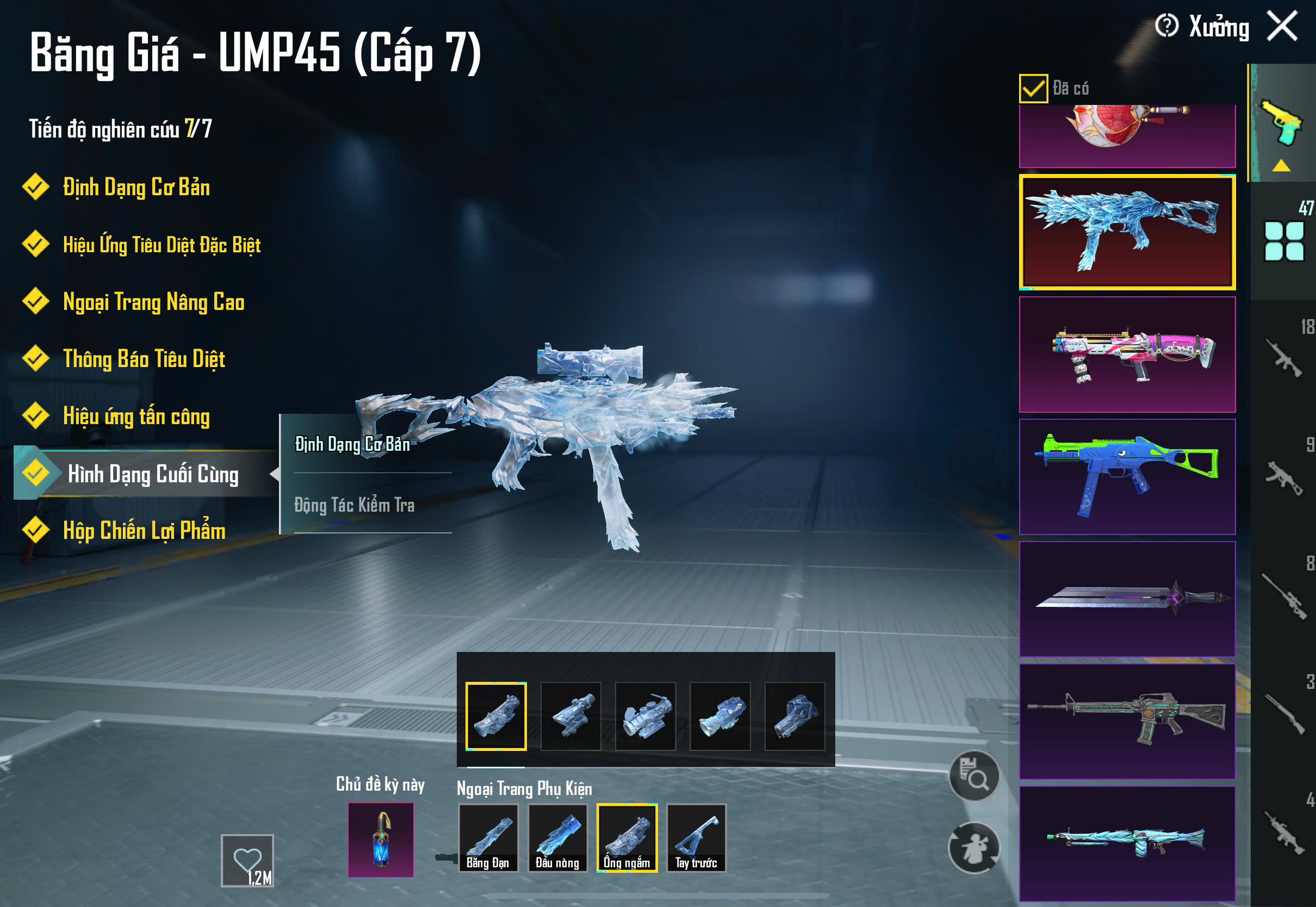Close the workshop screen with the X
1316x907 pixels.
pyautogui.click(x=1282, y=26)
